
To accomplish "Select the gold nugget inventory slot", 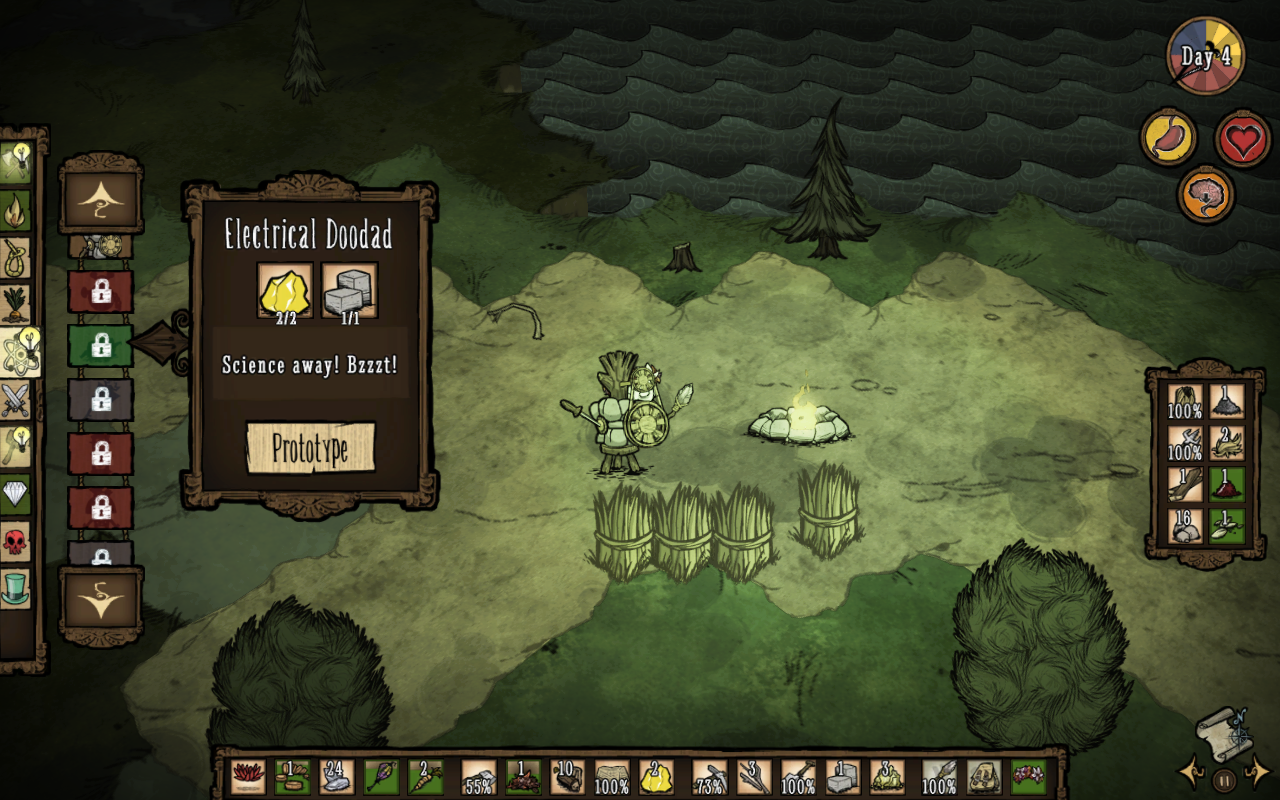I will tap(656, 777).
